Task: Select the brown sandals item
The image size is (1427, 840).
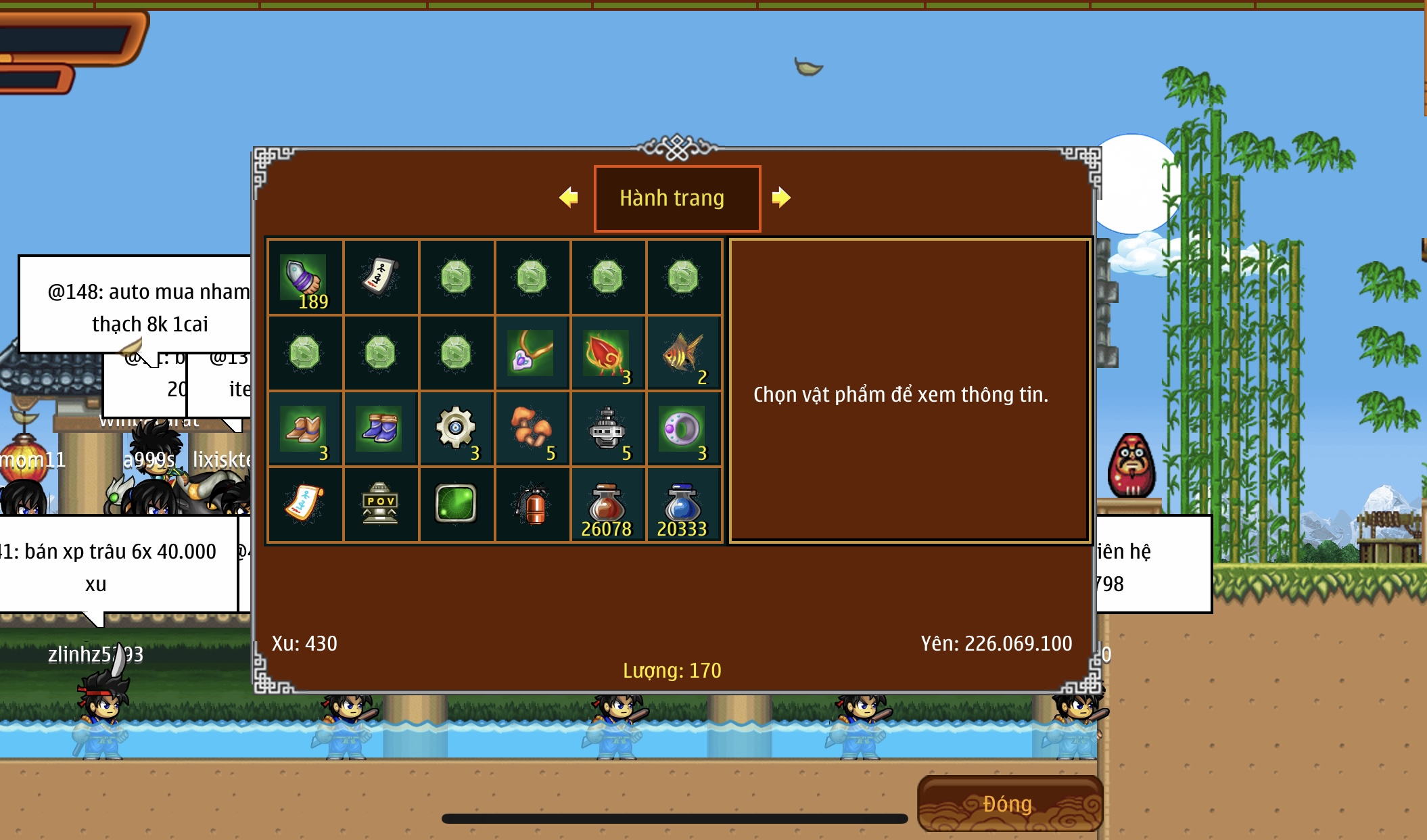Action: click(305, 429)
